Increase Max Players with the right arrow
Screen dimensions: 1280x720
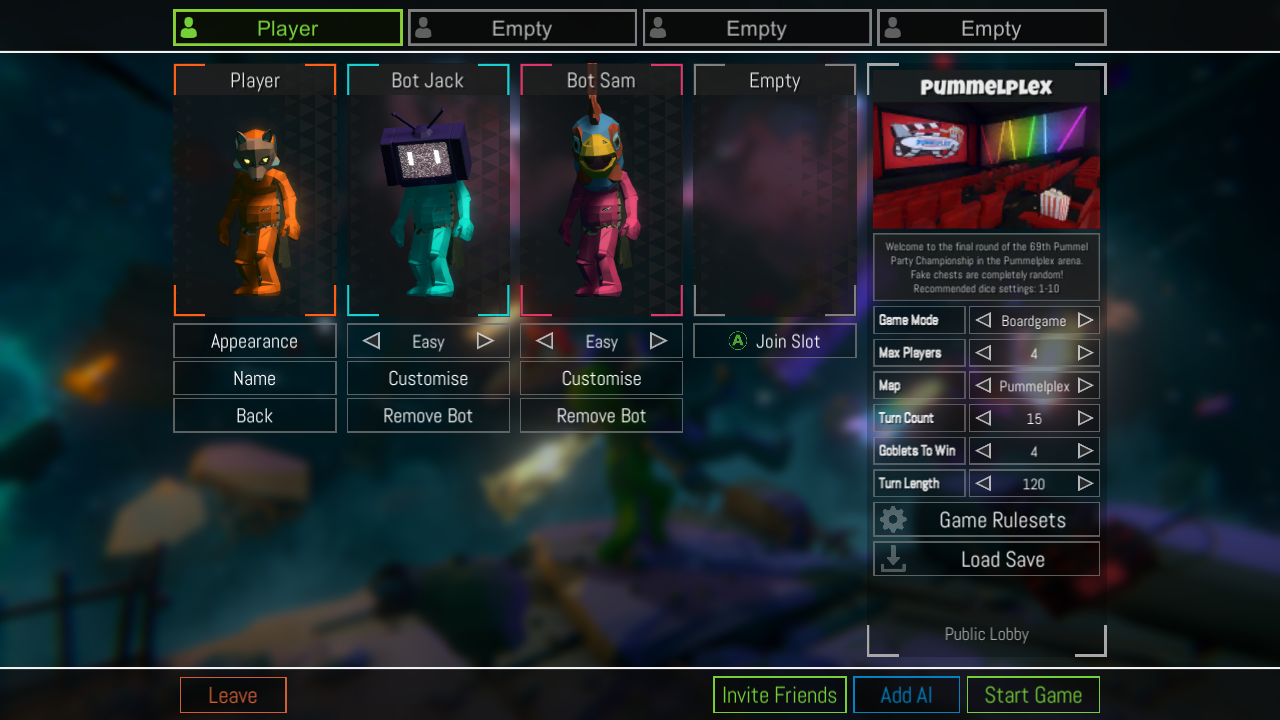tap(1087, 353)
